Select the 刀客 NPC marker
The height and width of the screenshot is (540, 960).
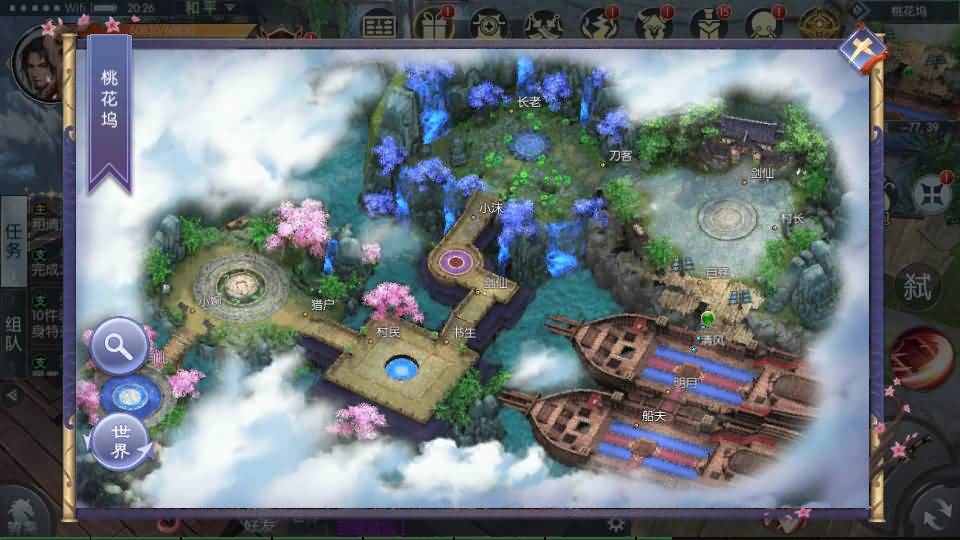pyautogui.click(x=620, y=156)
